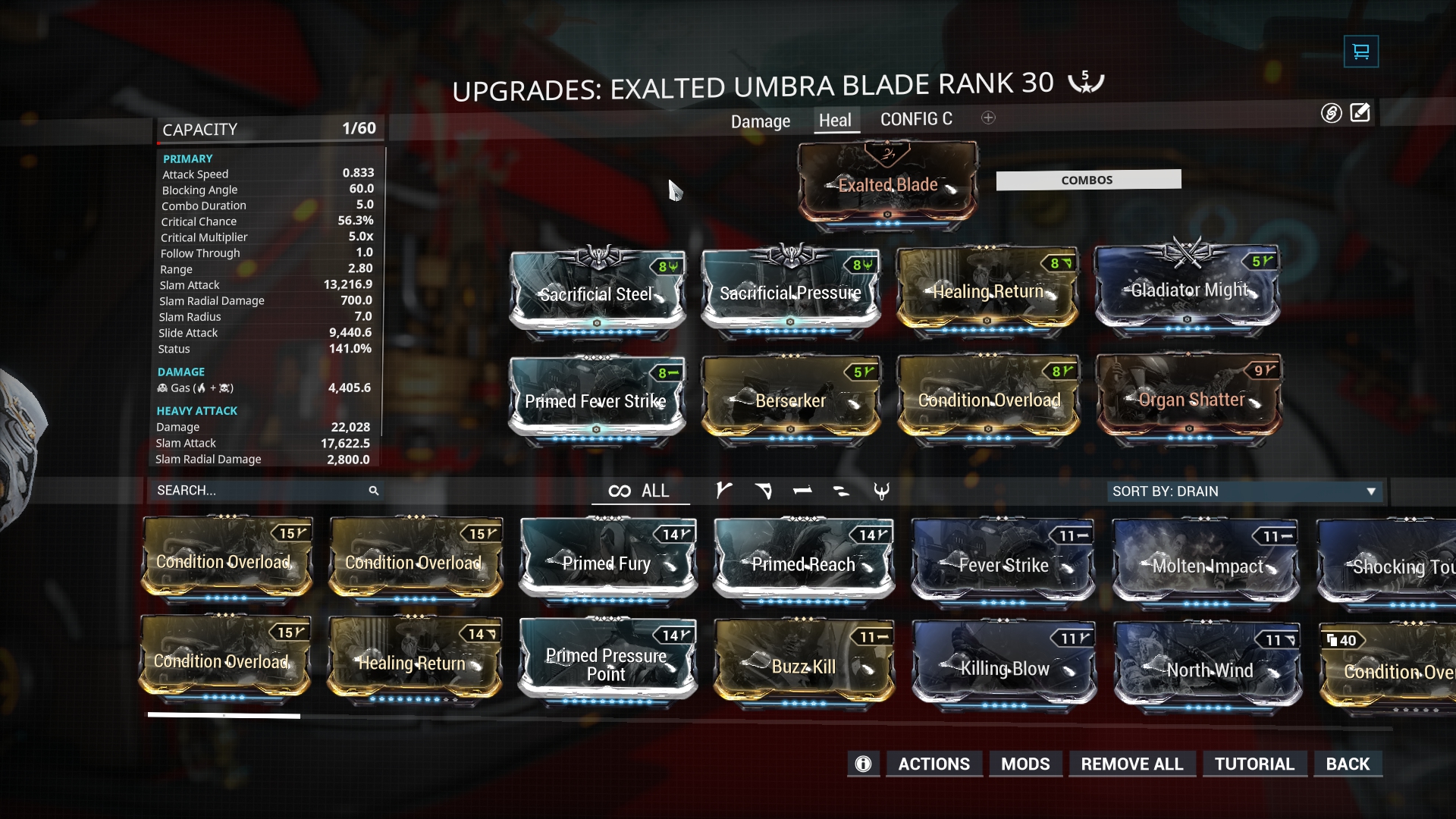Choose Primed Reach from the mod collection
Screen dimensions: 1456x819
pyautogui.click(x=803, y=563)
